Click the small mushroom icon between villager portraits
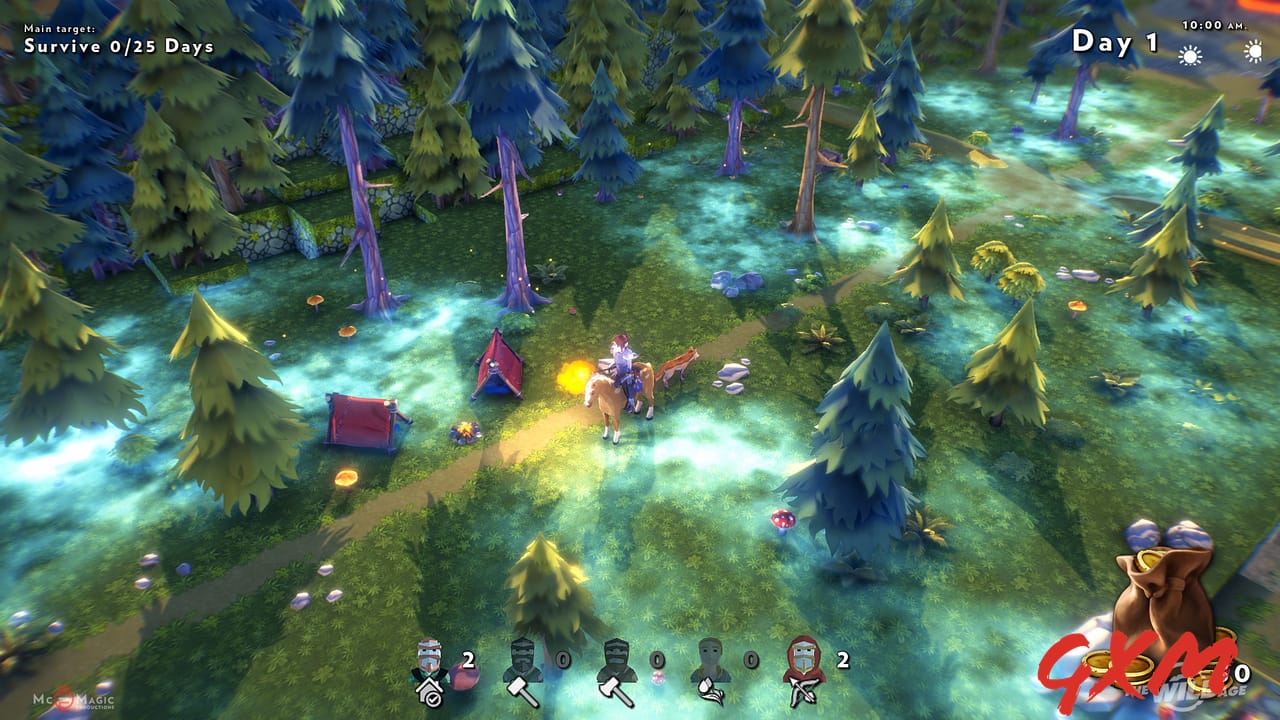The image size is (1280, 720). tap(655, 676)
